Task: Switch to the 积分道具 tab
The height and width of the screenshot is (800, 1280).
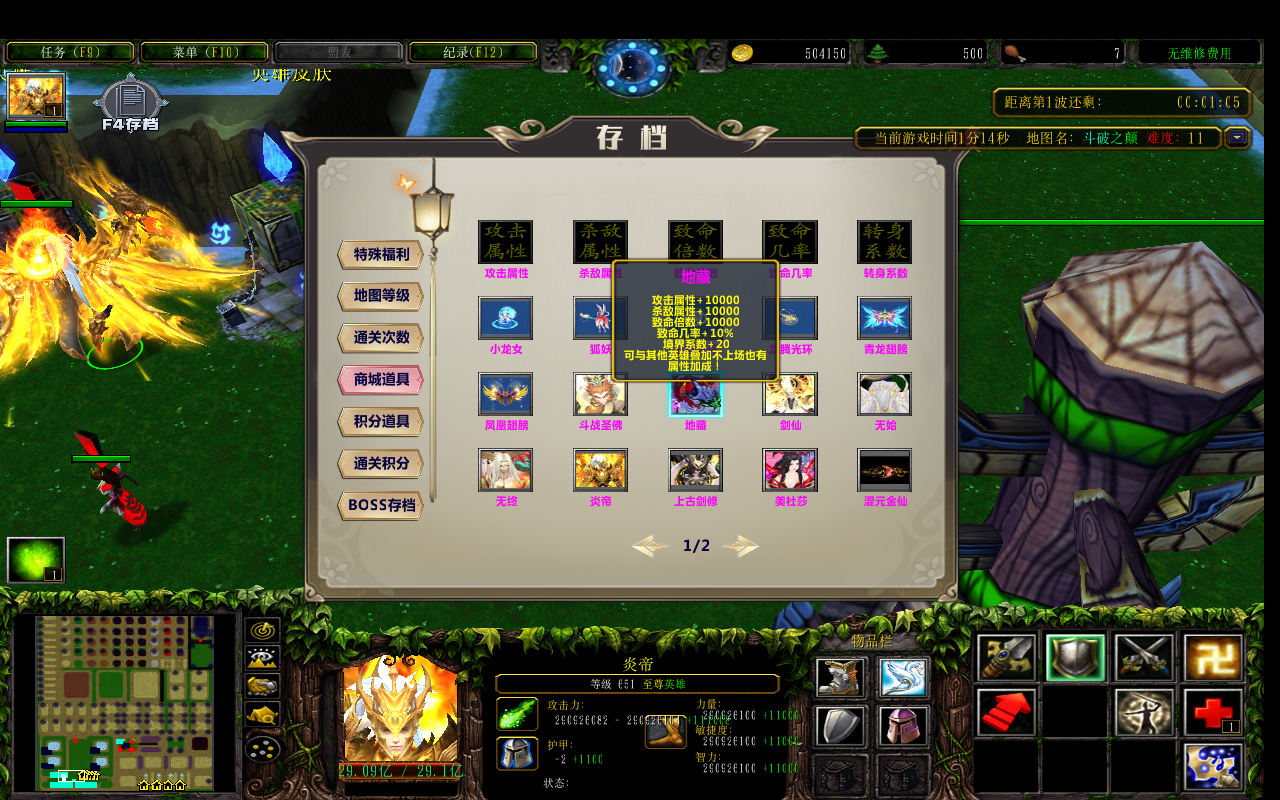Action: tap(378, 421)
